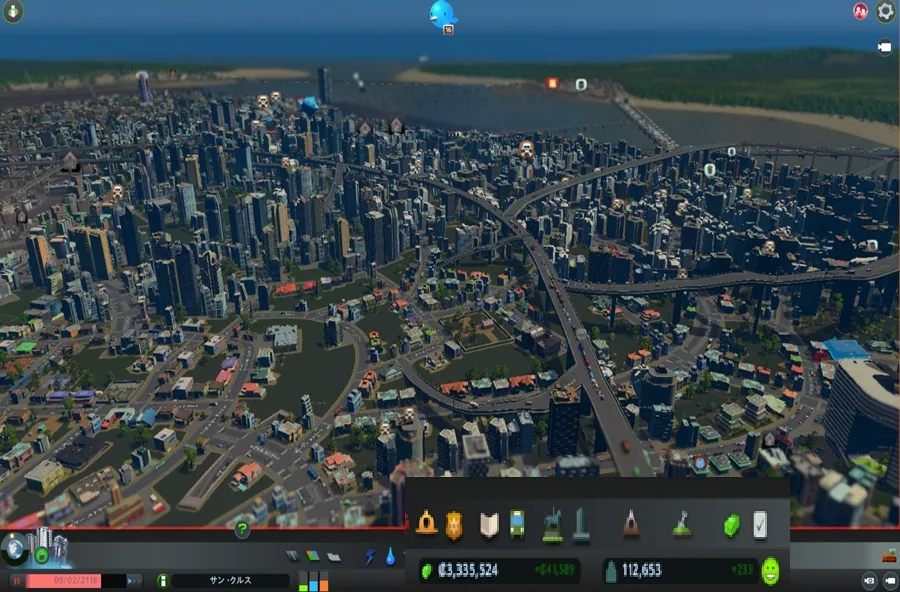900x592 pixels.
Task: Toggle the free camera mode icon
Action: (x=885, y=47)
